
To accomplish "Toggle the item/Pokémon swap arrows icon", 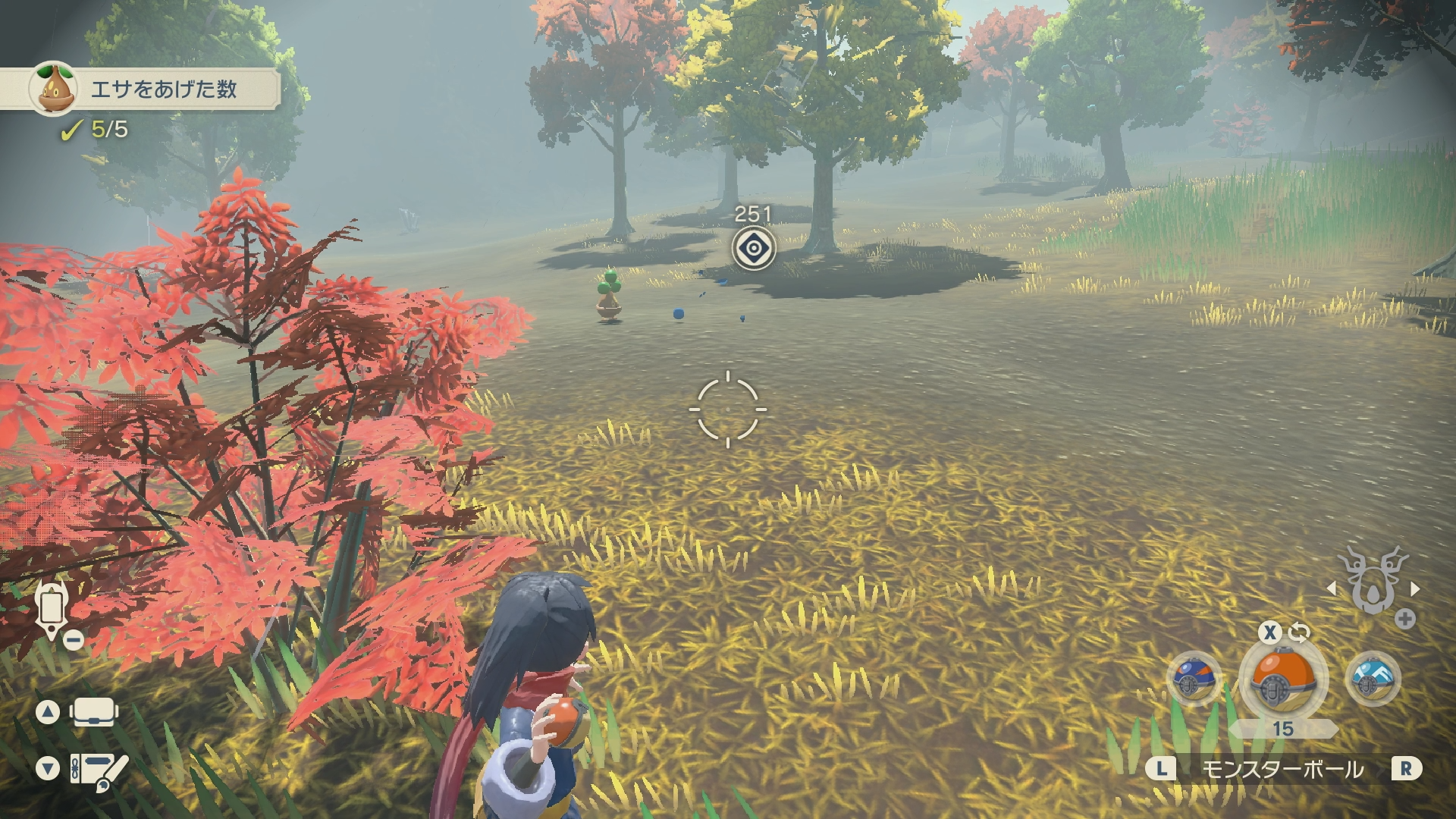I will (1299, 632).
